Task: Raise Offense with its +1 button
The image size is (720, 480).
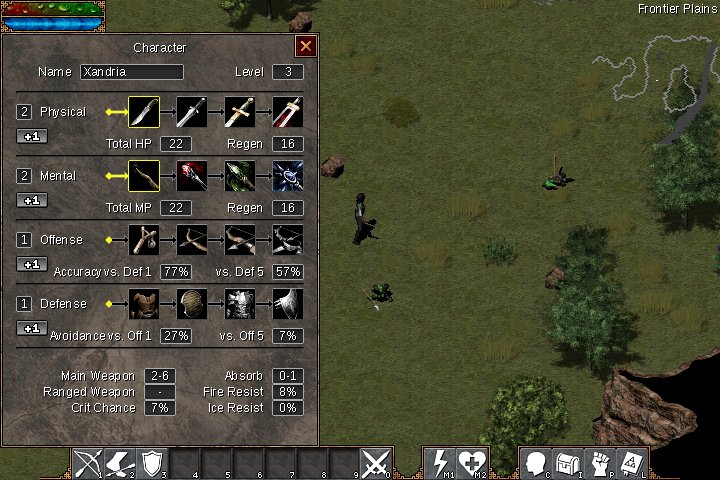Action: 32,264
